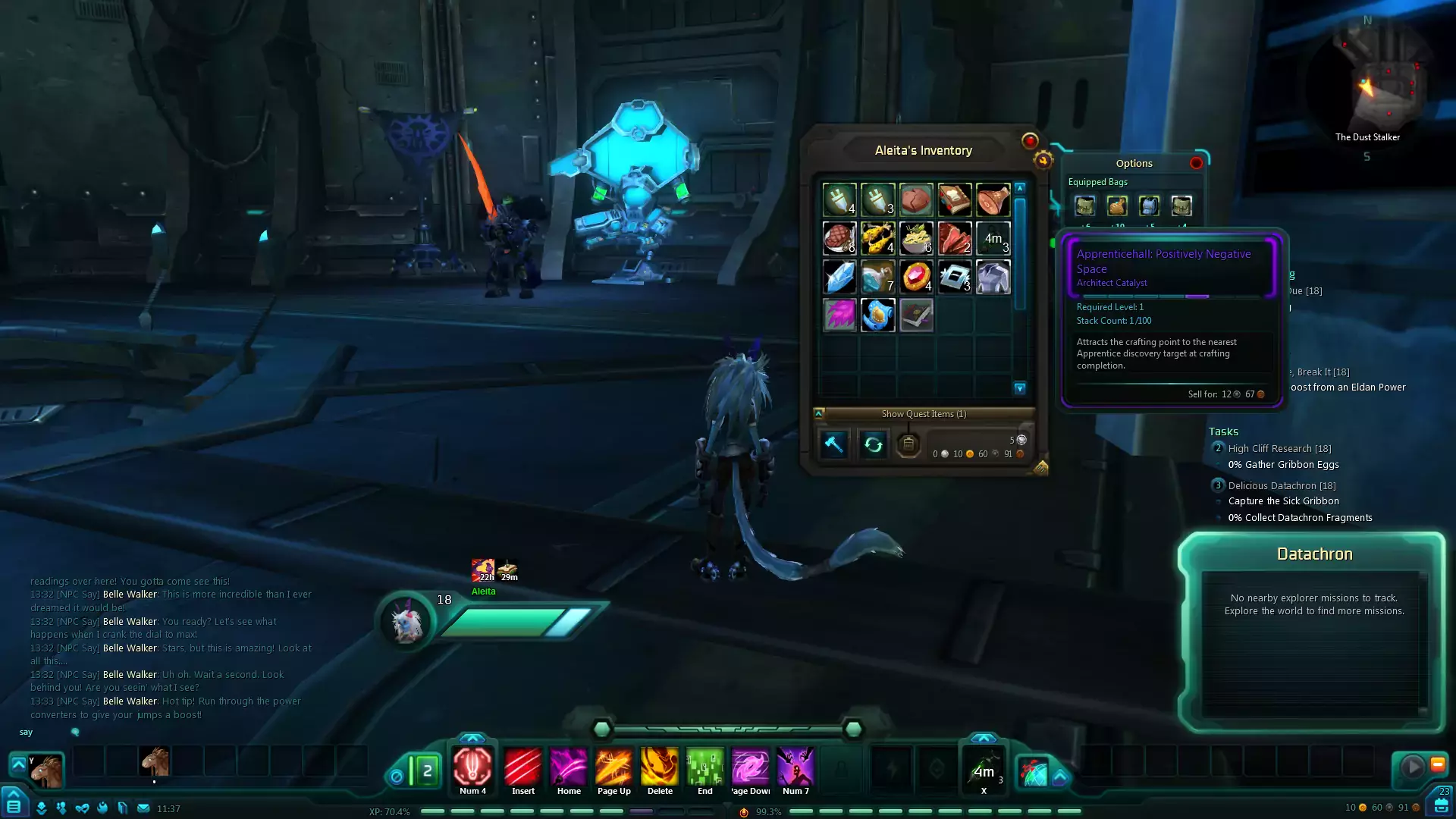1456x819 pixels.
Task: Sort inventory with the green arrows button
Action: tap(873, 444)
